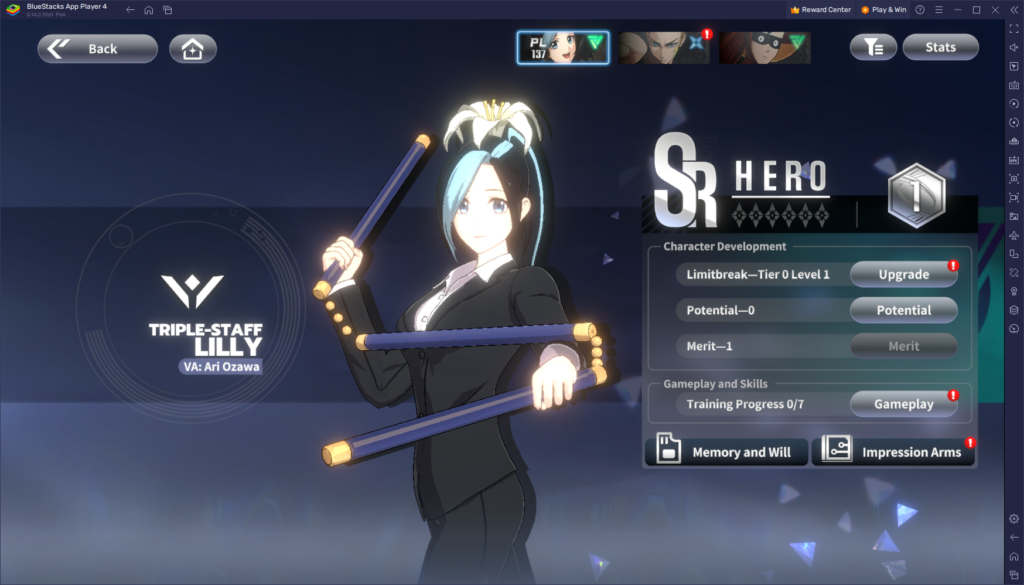Go back with the Back button
This screenshot has height=585, width=1024.
click(x=97, y=48)
